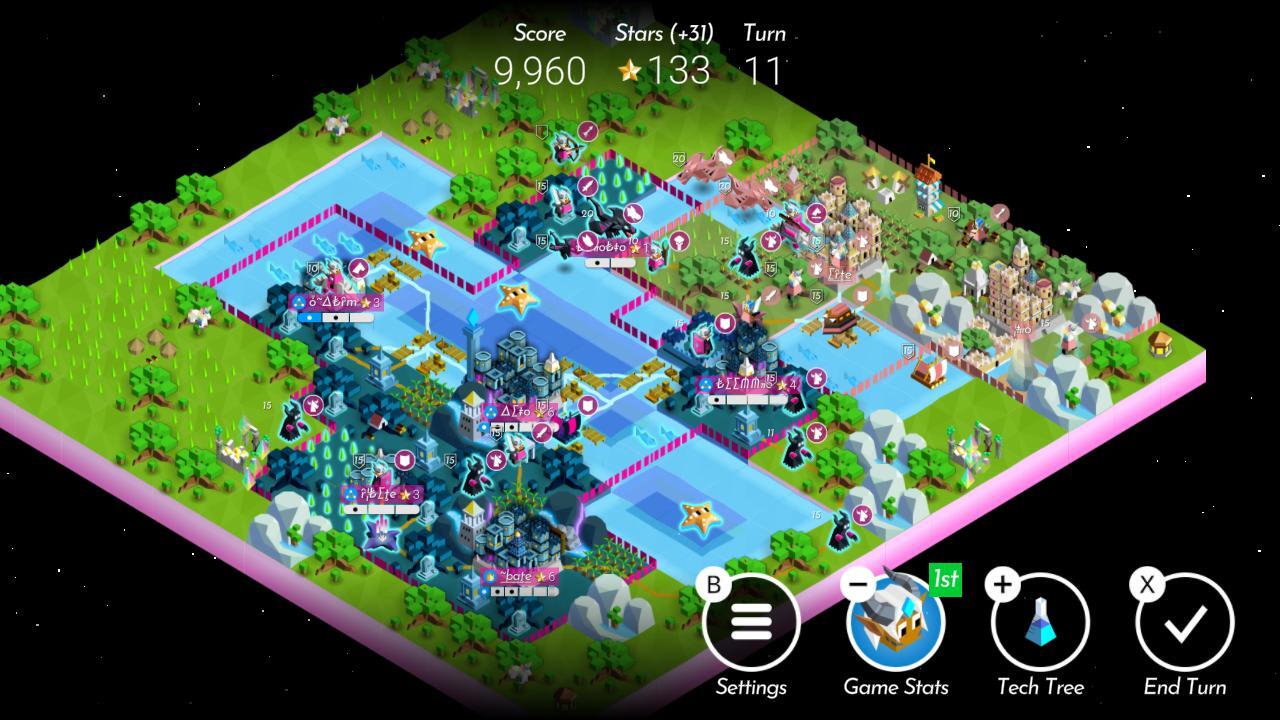Click the white shield icon above city ŧΣΣMMn
The width and height of the screenshot is (1280, 720).
[x=725, y=323]
